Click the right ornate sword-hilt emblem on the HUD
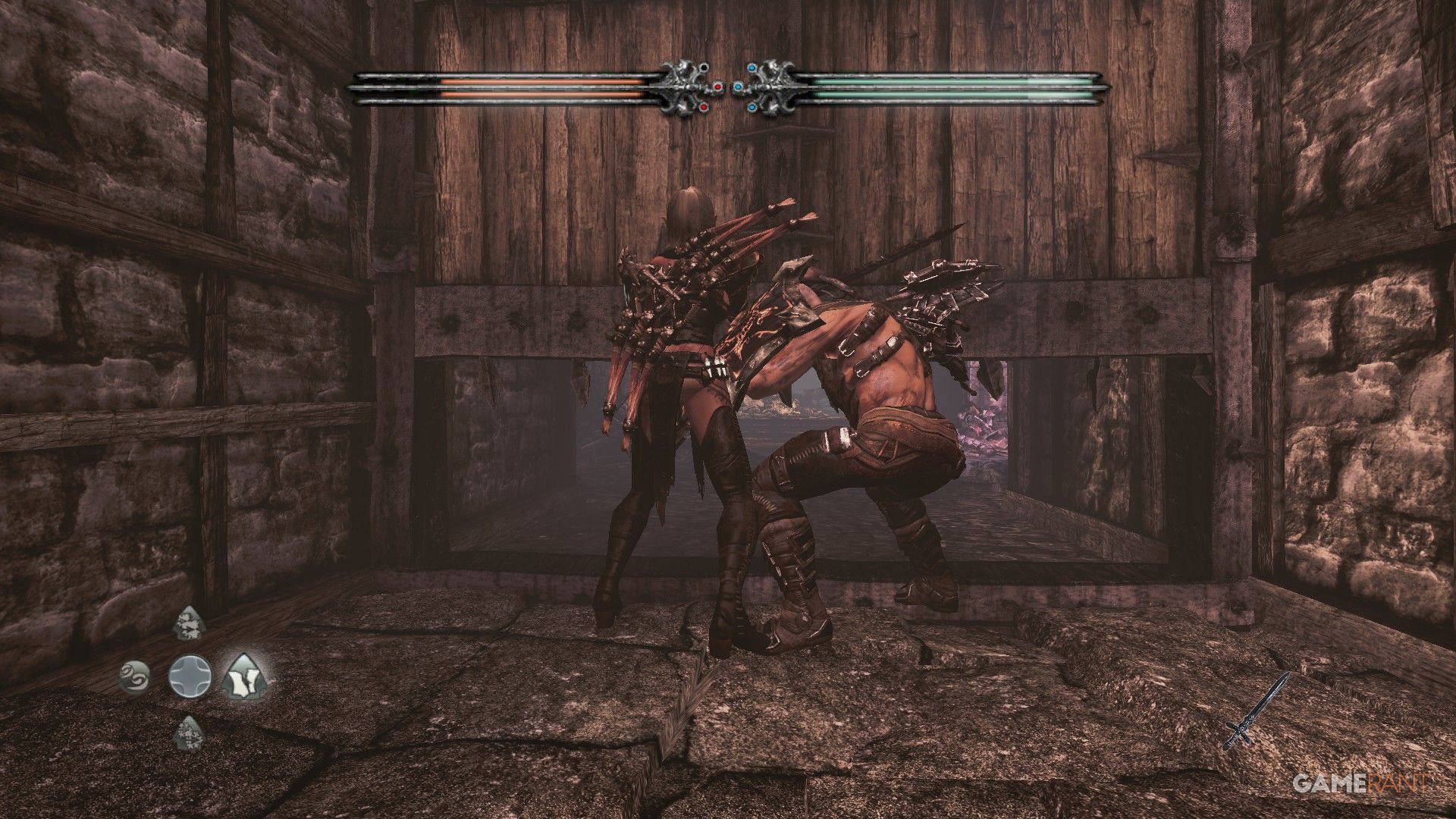The image size is (1456, 819). tap(775, 86)
